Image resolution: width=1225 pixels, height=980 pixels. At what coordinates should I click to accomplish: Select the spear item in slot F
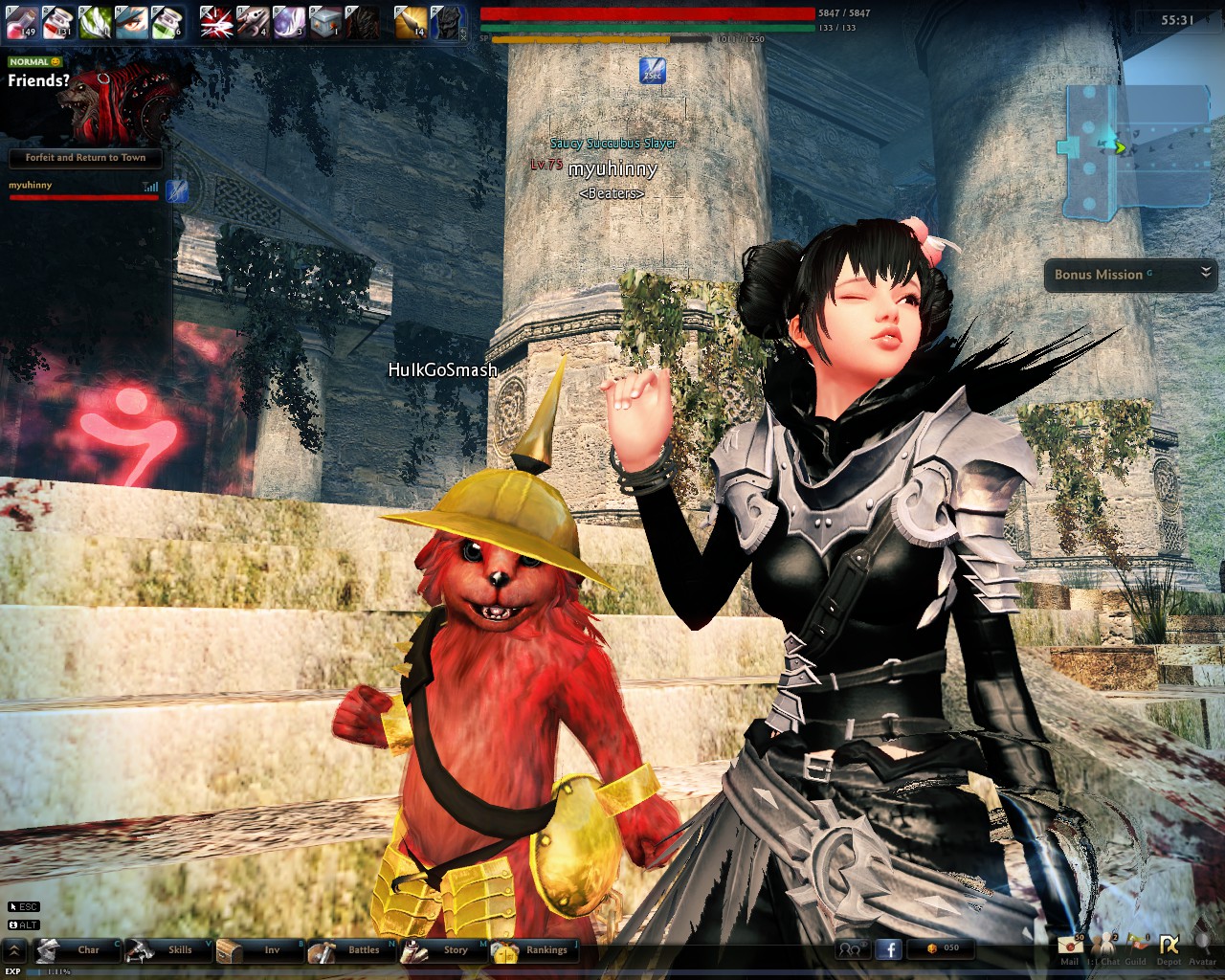click(411, 21)
